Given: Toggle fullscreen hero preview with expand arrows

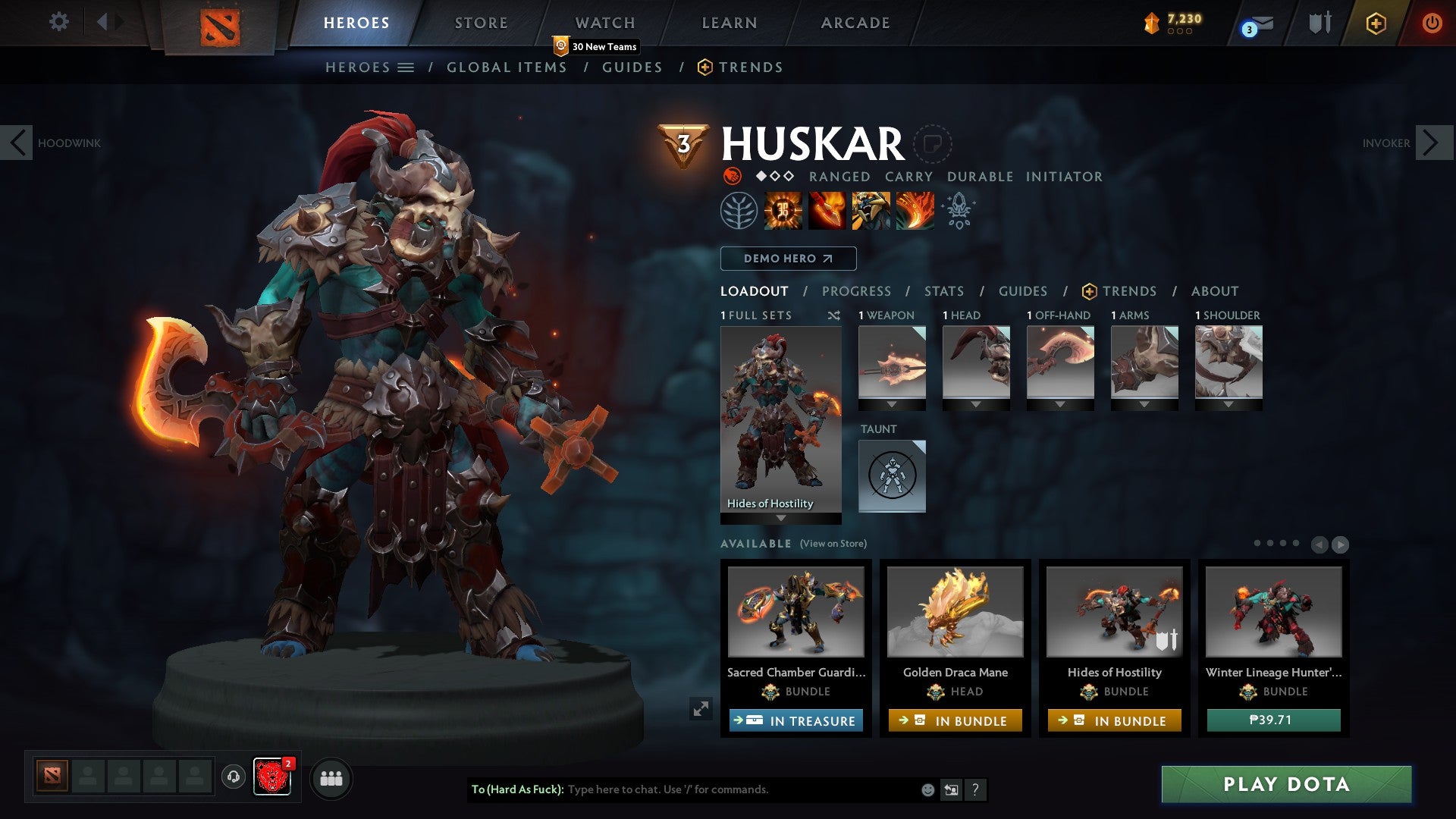Looking at the screenshot, I should pyautogui.click(x=701, y=709).
